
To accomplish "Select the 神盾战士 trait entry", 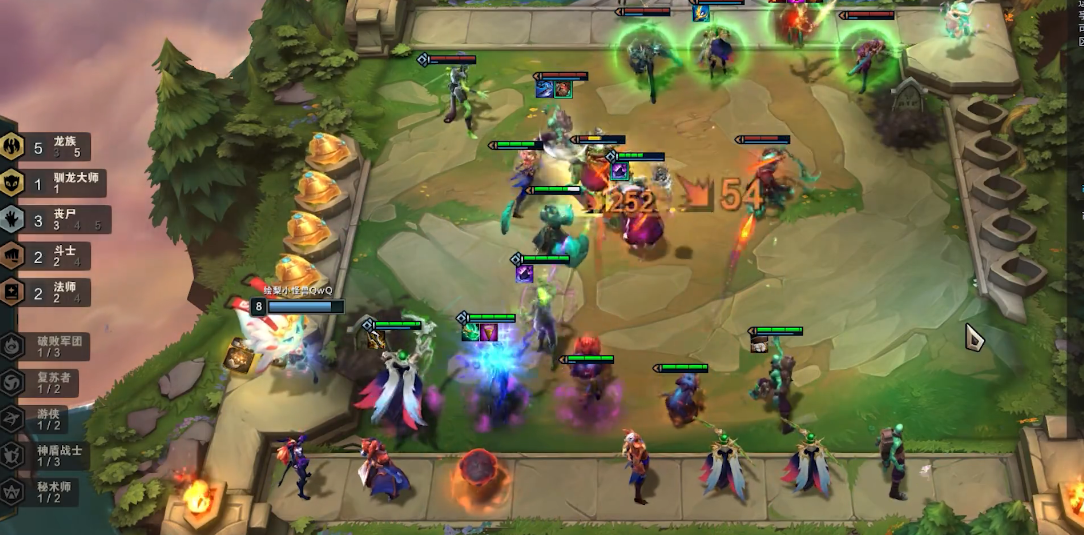I will 50,455.
